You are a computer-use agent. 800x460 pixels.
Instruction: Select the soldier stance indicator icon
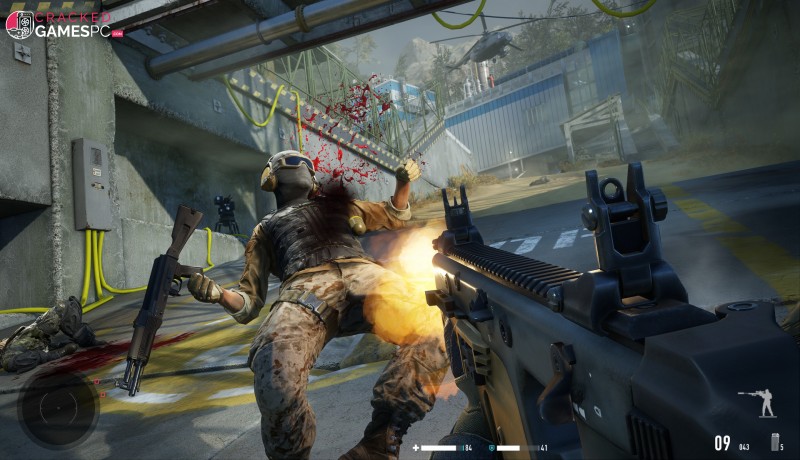pos(764,403)
